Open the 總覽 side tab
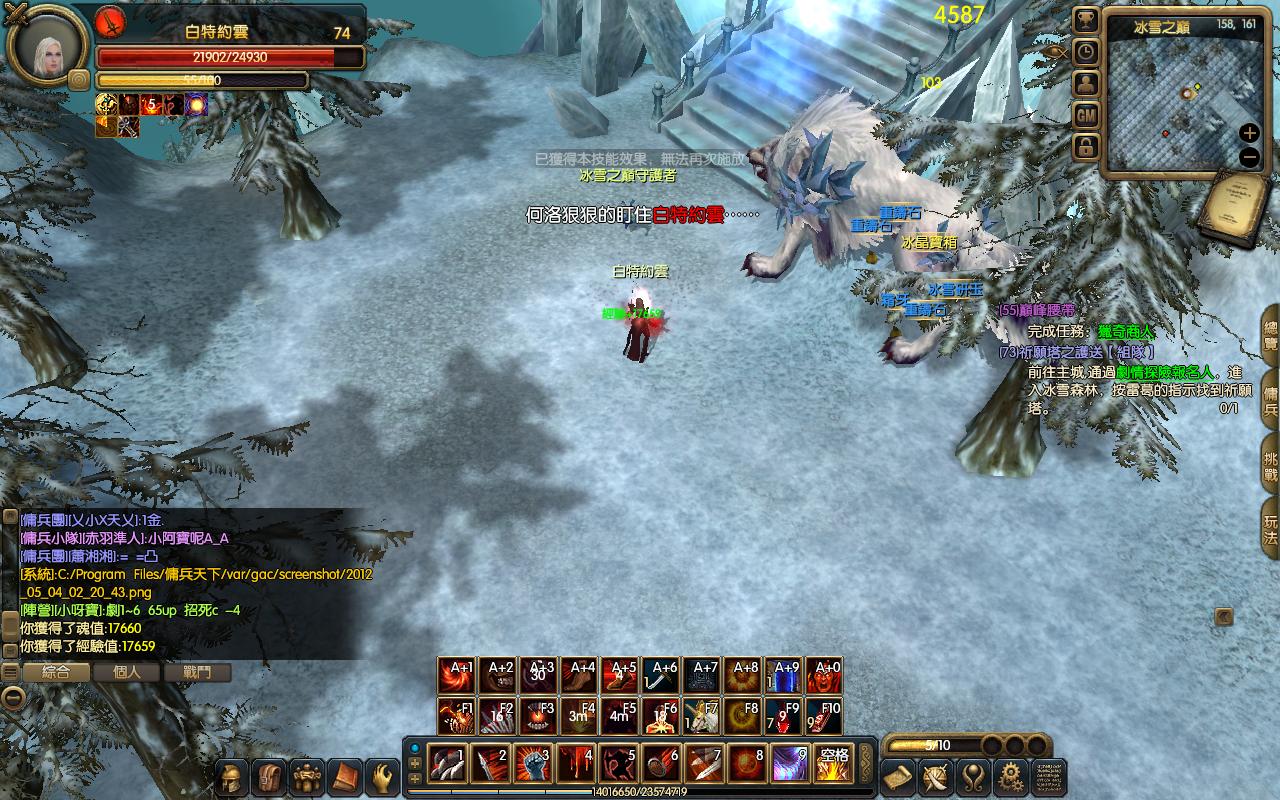 click(x=1270, y=337)
